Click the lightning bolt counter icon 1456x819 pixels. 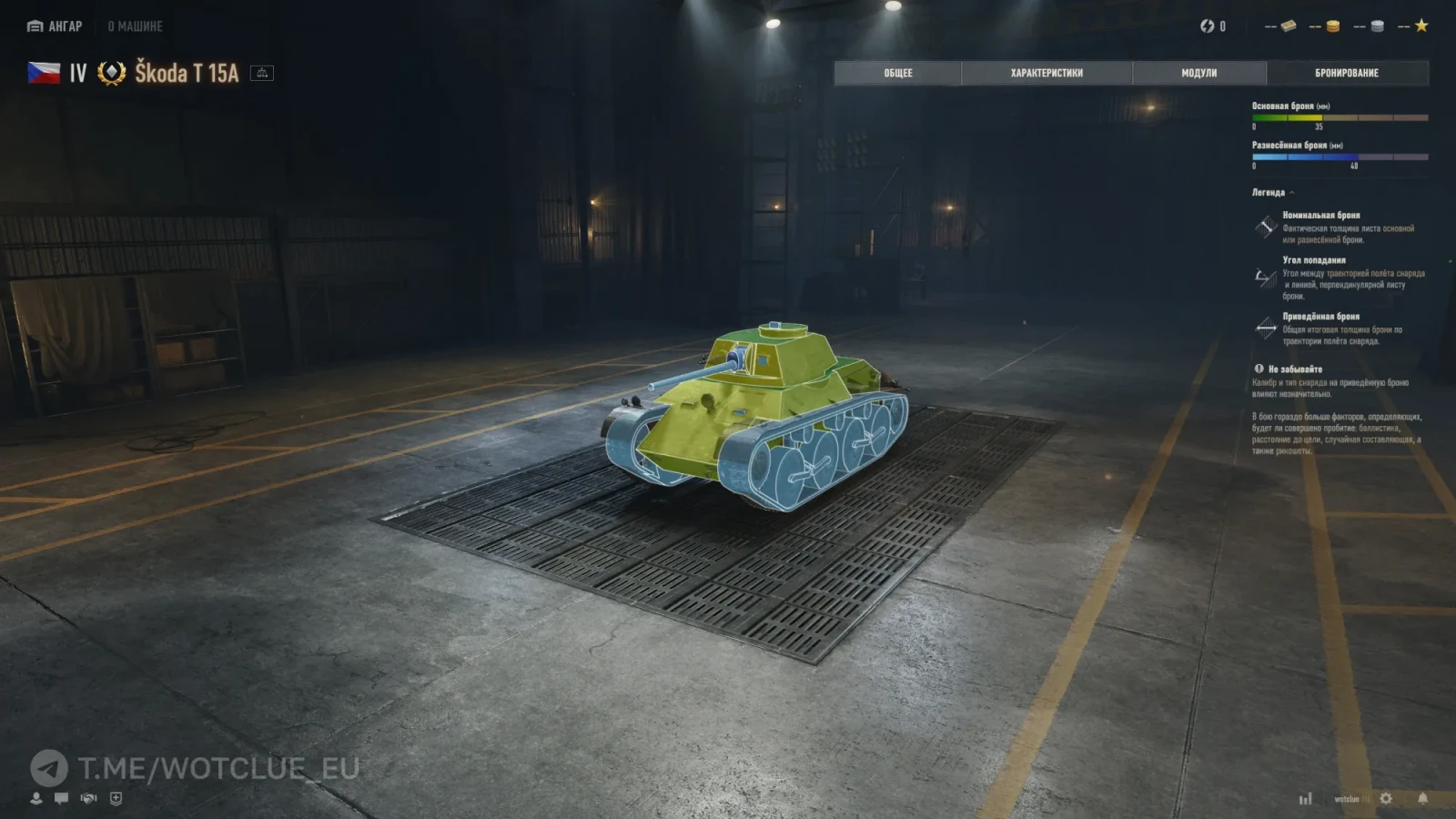point(1207,26)
